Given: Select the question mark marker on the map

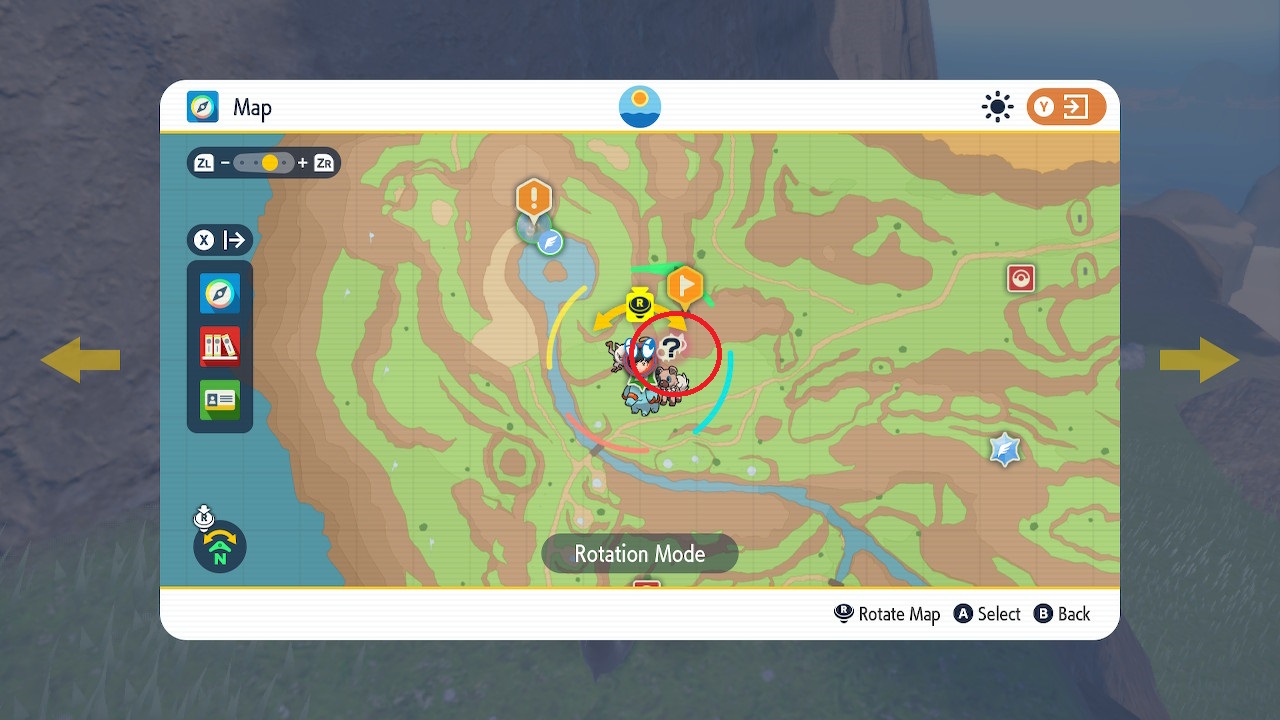Looking at the screenshot, I should (672, 347).
